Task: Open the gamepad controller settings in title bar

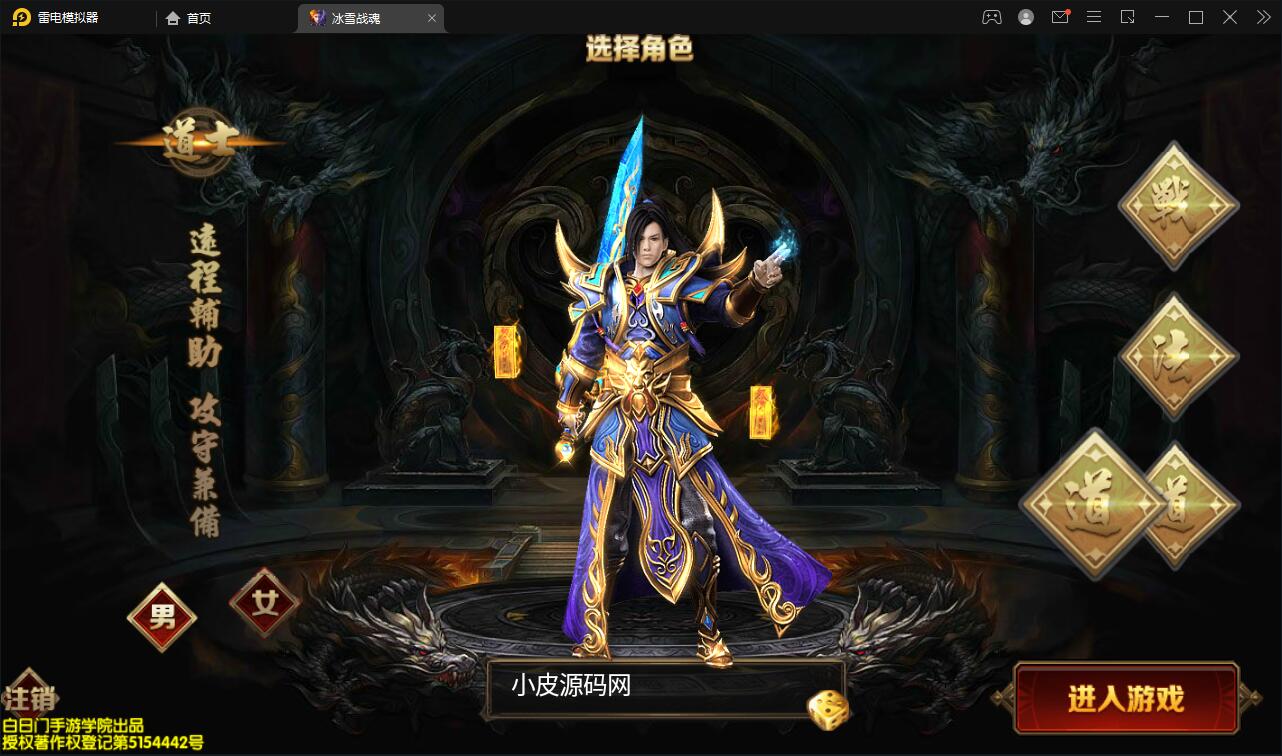Action: click(991, 17)
